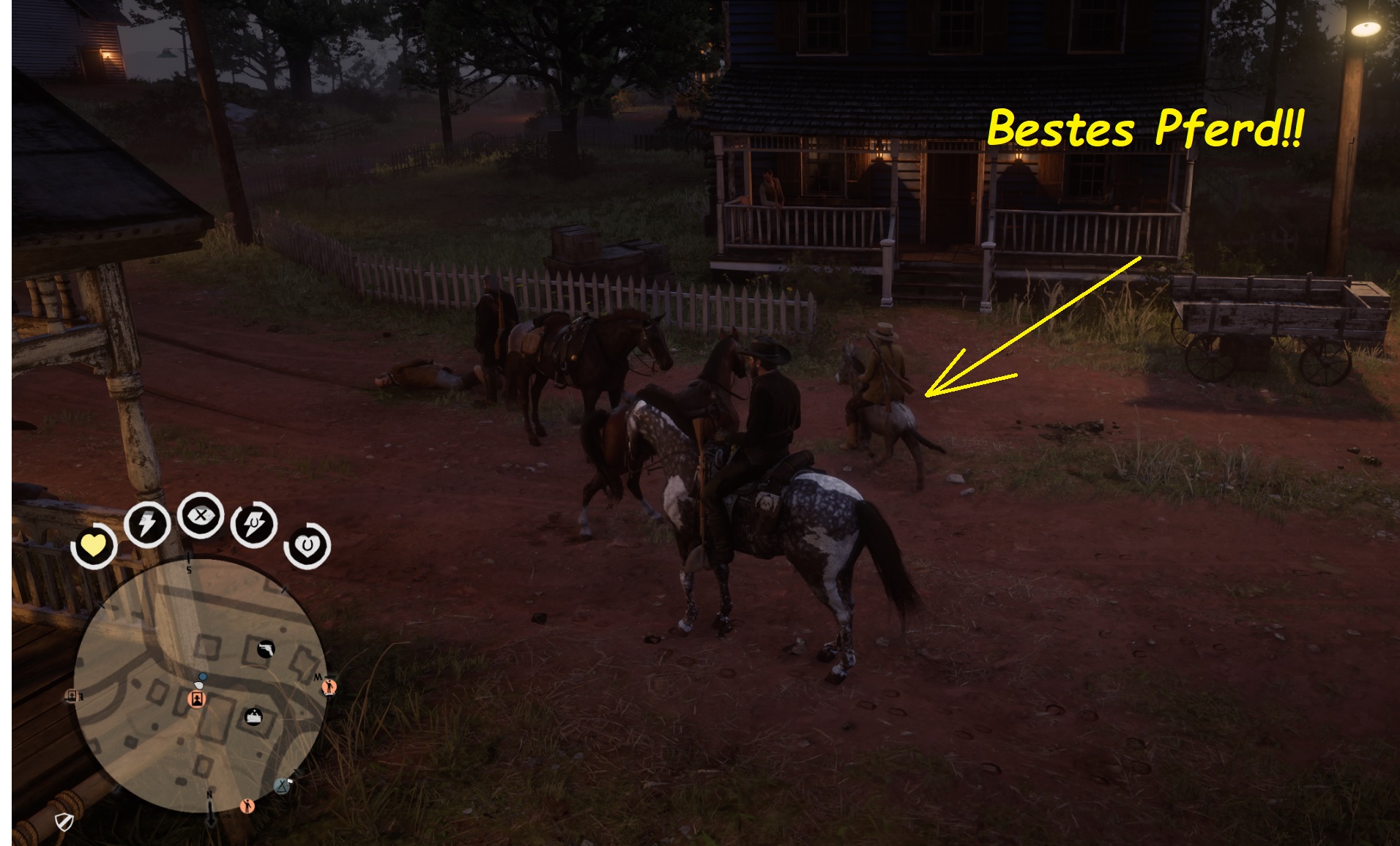The width and height of the screenshot is (1400, 846).
Task: Open the campsite tent icon near the minimap edge
Action: pyautogui.click(x=282, y=786)
